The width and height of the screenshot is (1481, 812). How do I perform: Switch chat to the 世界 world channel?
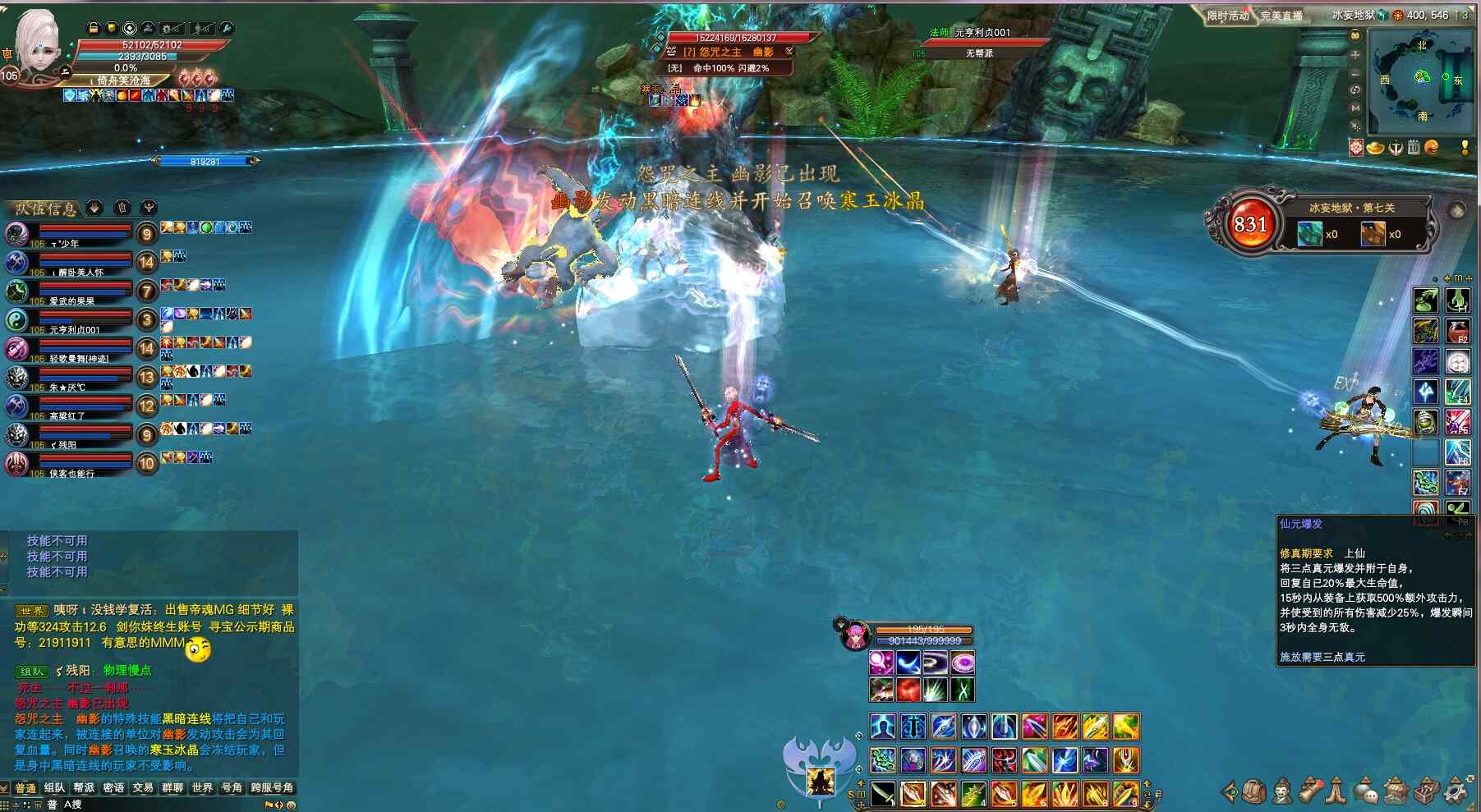pos(202,788)
